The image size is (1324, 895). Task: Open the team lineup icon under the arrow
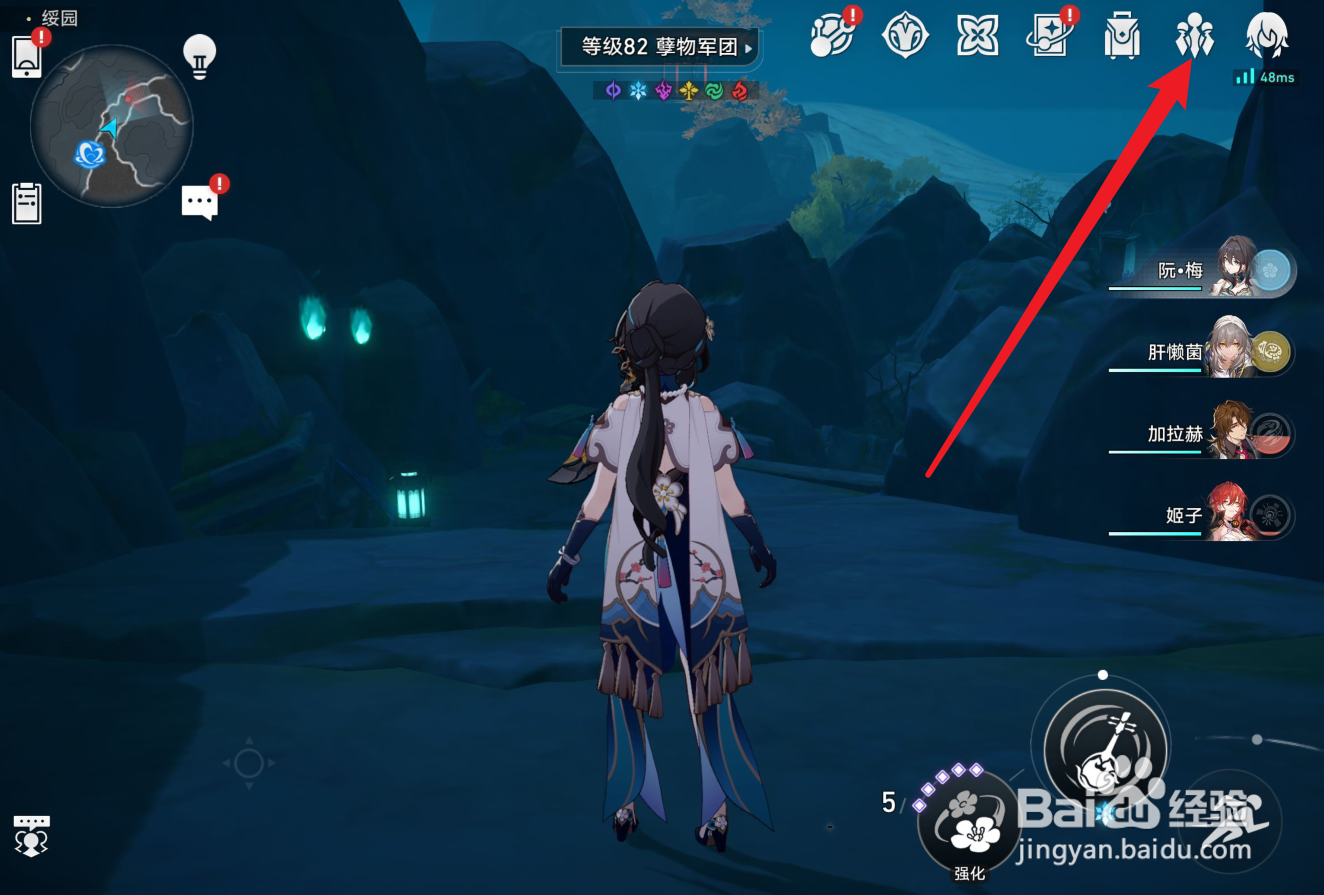[x=1193, y=36]
